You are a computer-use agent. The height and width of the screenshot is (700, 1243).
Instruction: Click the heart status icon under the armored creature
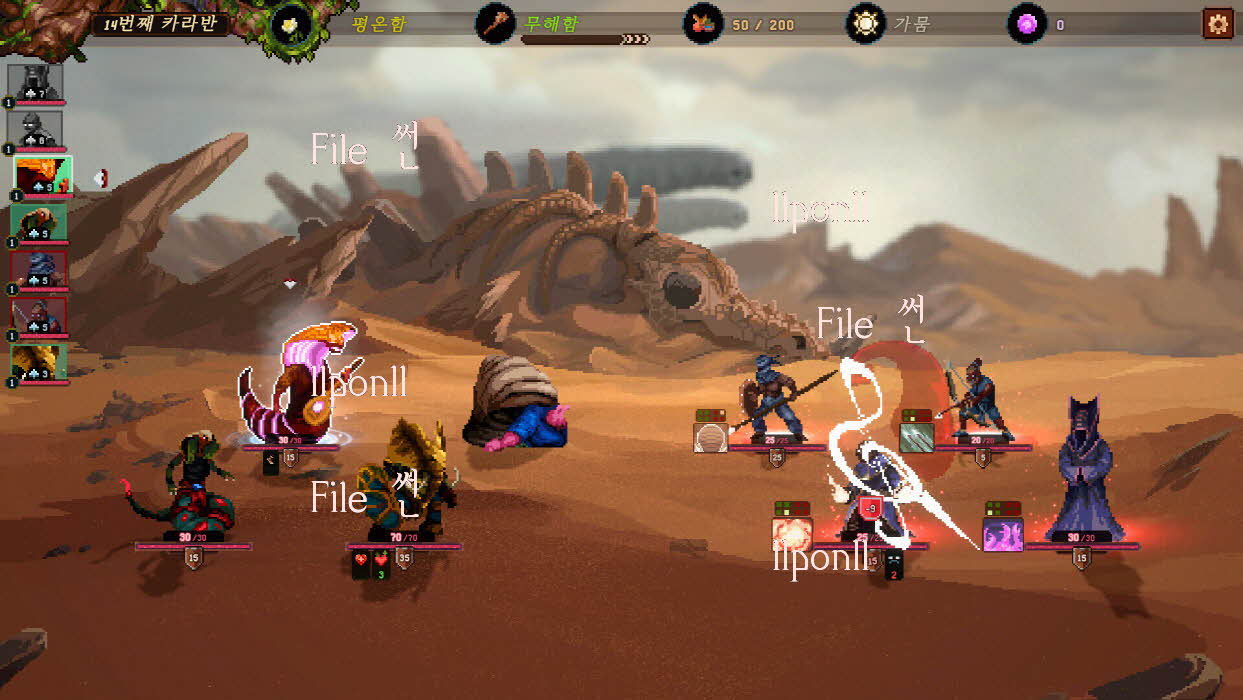pyautogui.click(x=361, y=564)
